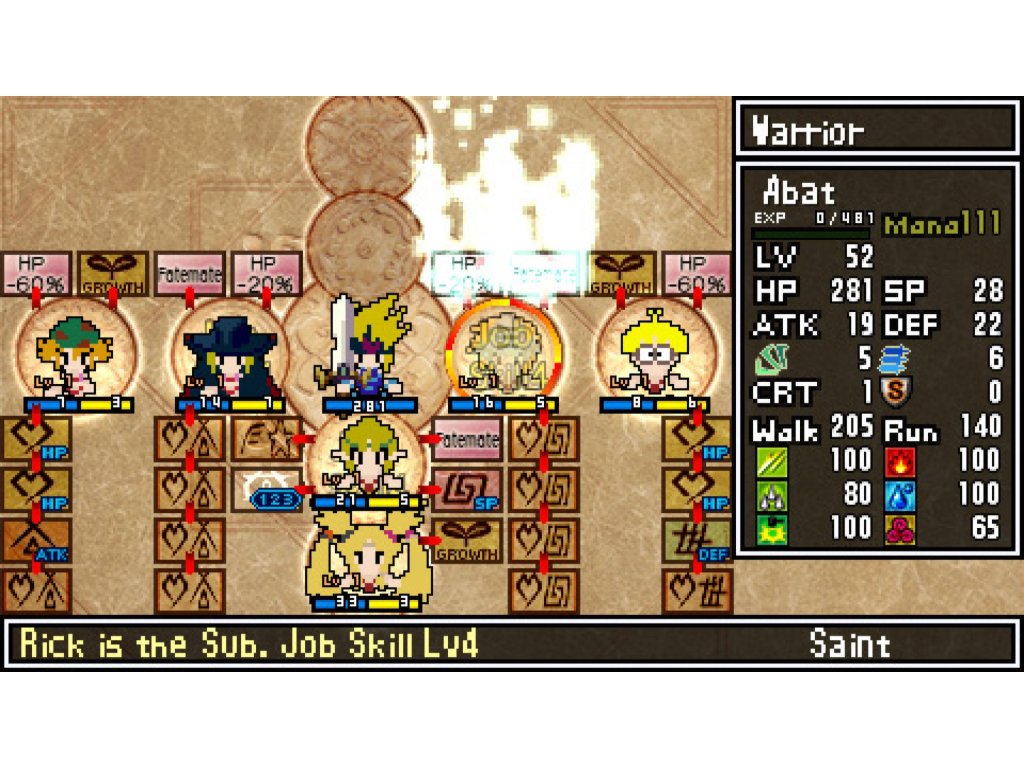Select the DEF artifact slot
Screen dimensions: 1024x768
click(696, 539)
